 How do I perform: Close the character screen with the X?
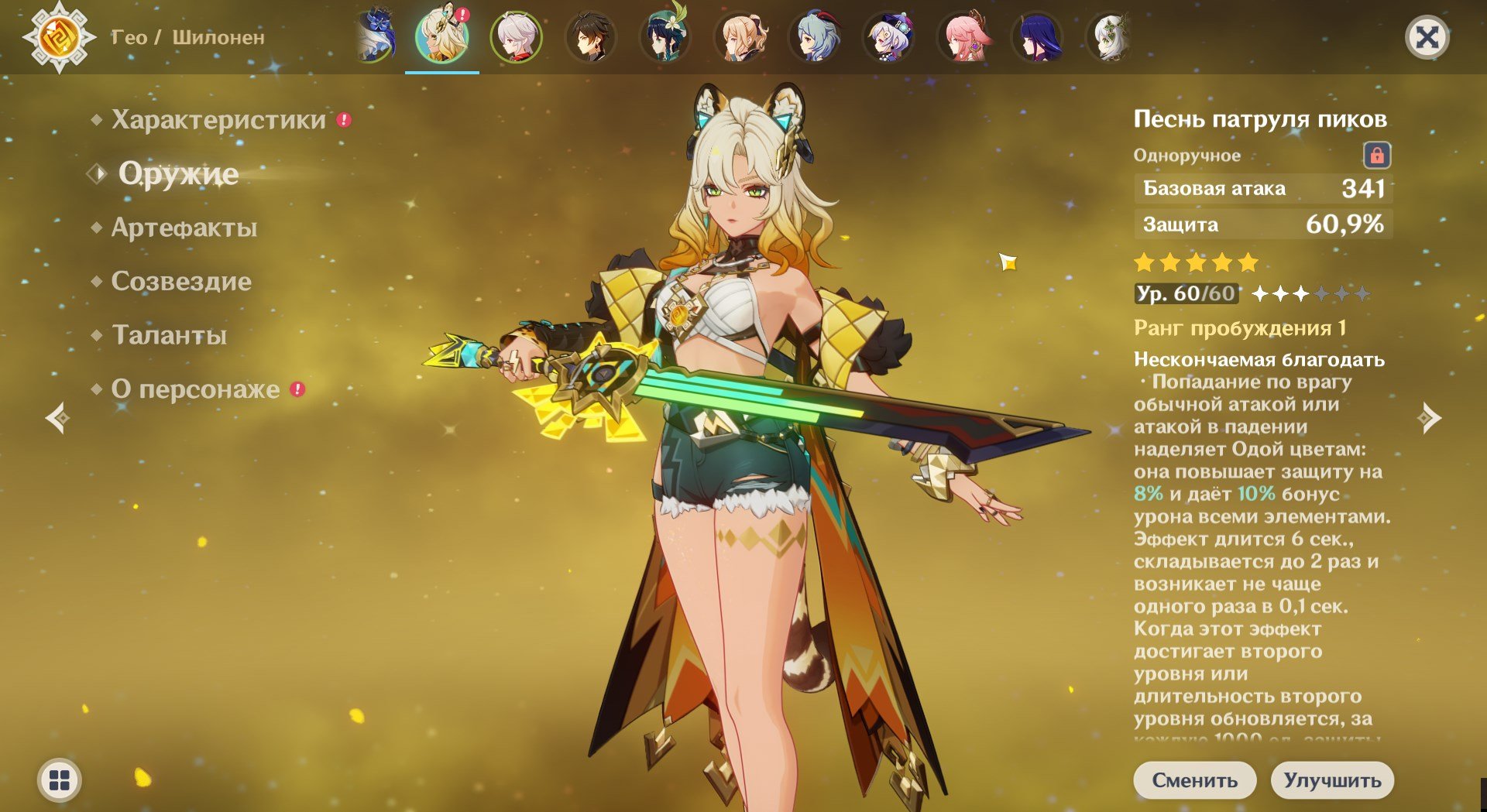1427,37
